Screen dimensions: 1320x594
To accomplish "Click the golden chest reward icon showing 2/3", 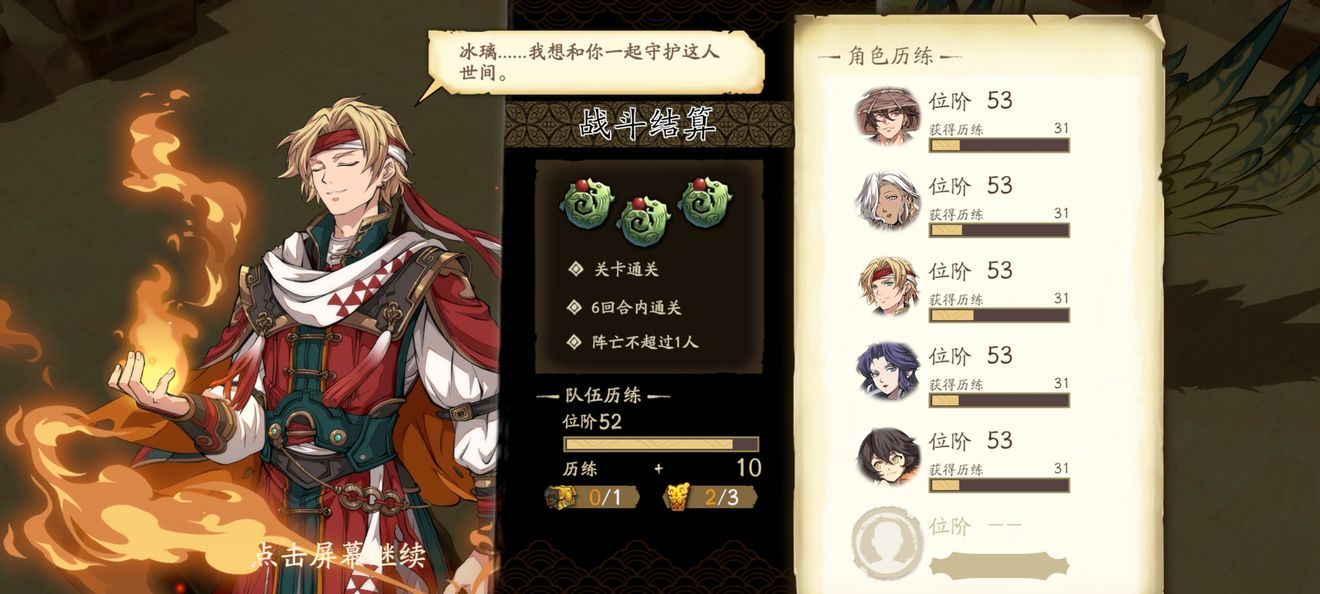I will (x=680, y=497).
